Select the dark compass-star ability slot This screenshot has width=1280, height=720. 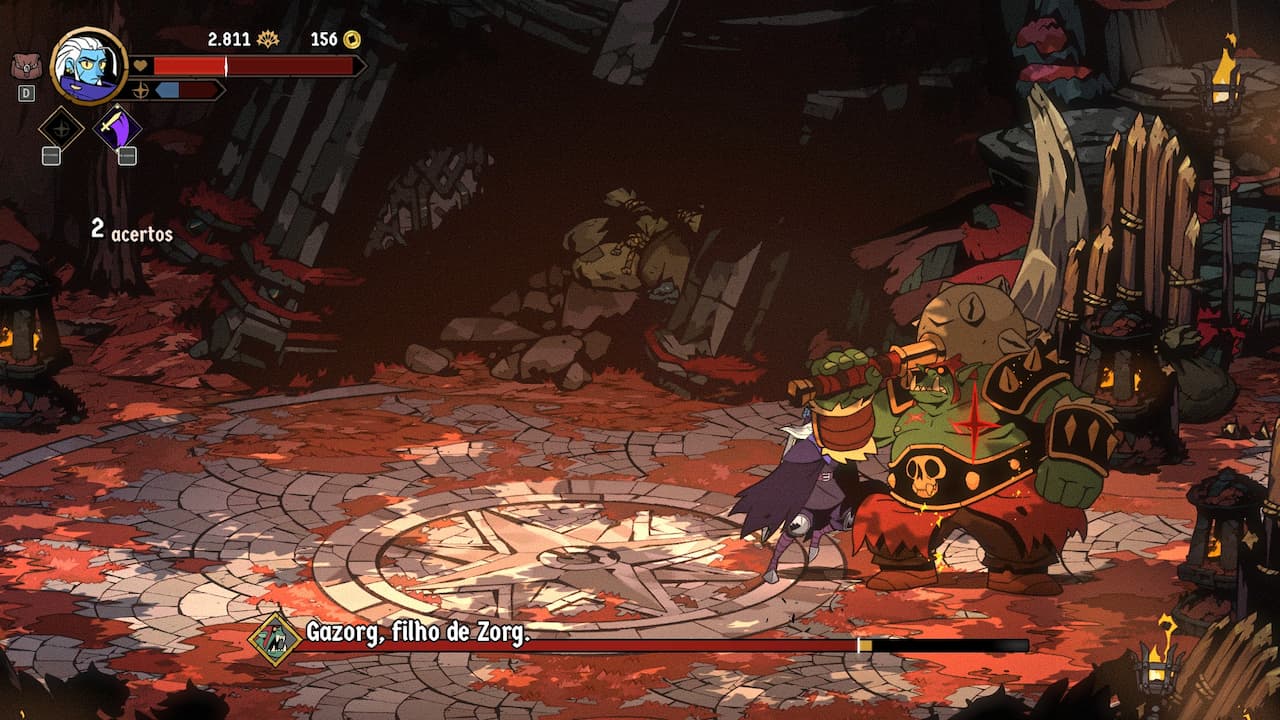click(x=61, y=128)
